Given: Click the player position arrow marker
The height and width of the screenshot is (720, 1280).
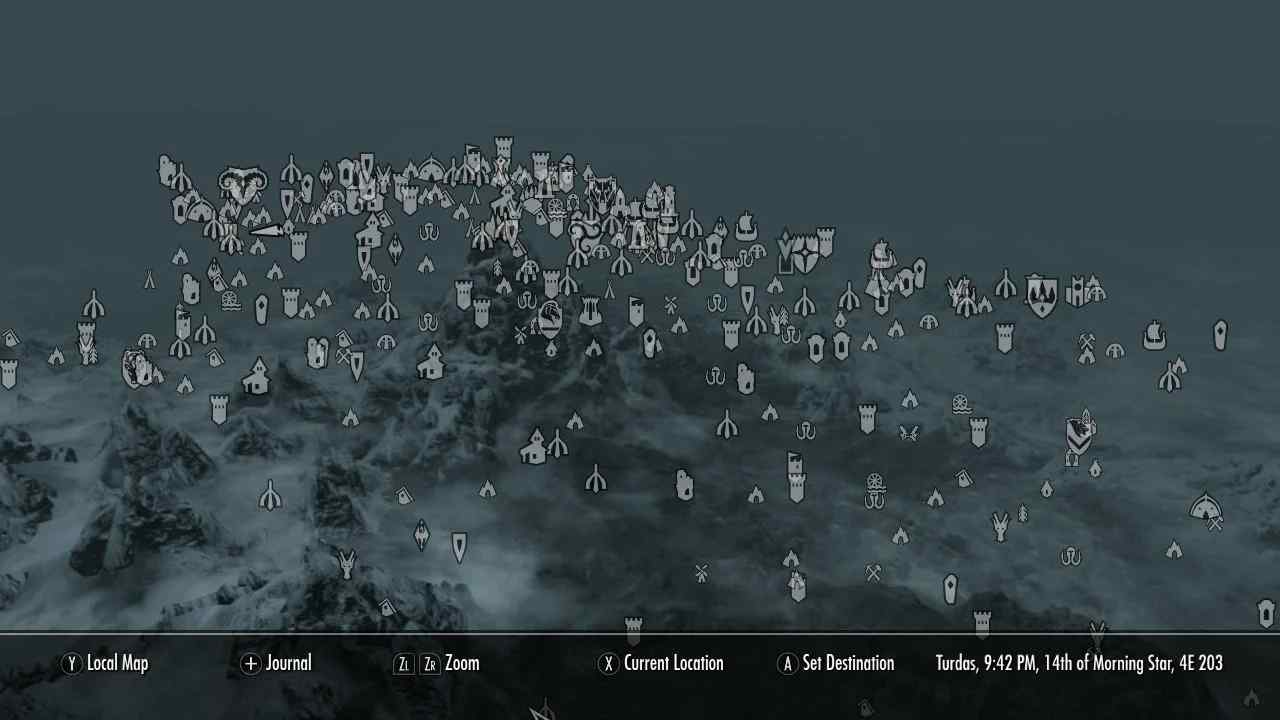Looking at the screenshot, I should click(x=266, y=230).
